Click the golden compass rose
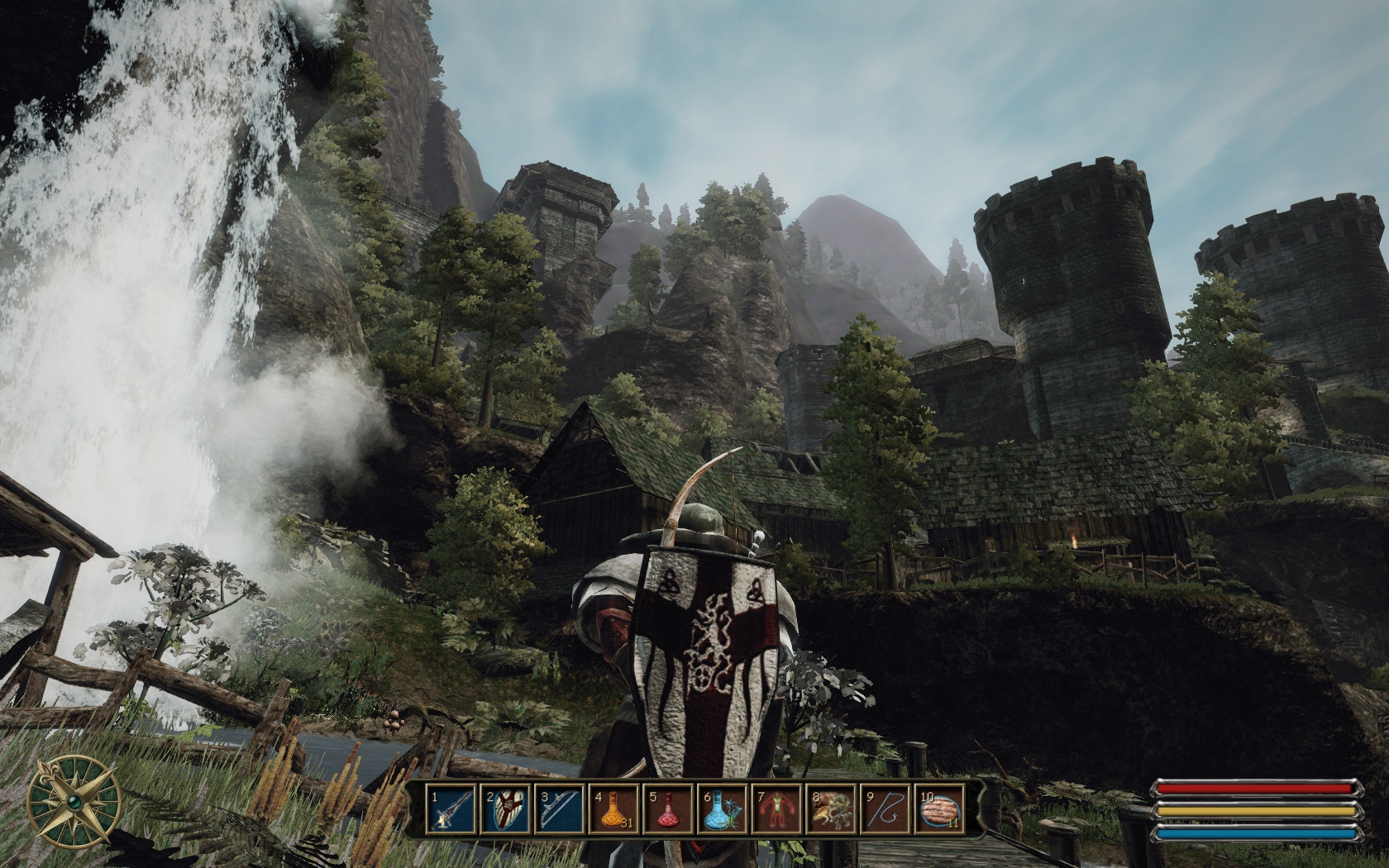Image resolution: width=1389 pixels, height=868 pixels. 74,801
